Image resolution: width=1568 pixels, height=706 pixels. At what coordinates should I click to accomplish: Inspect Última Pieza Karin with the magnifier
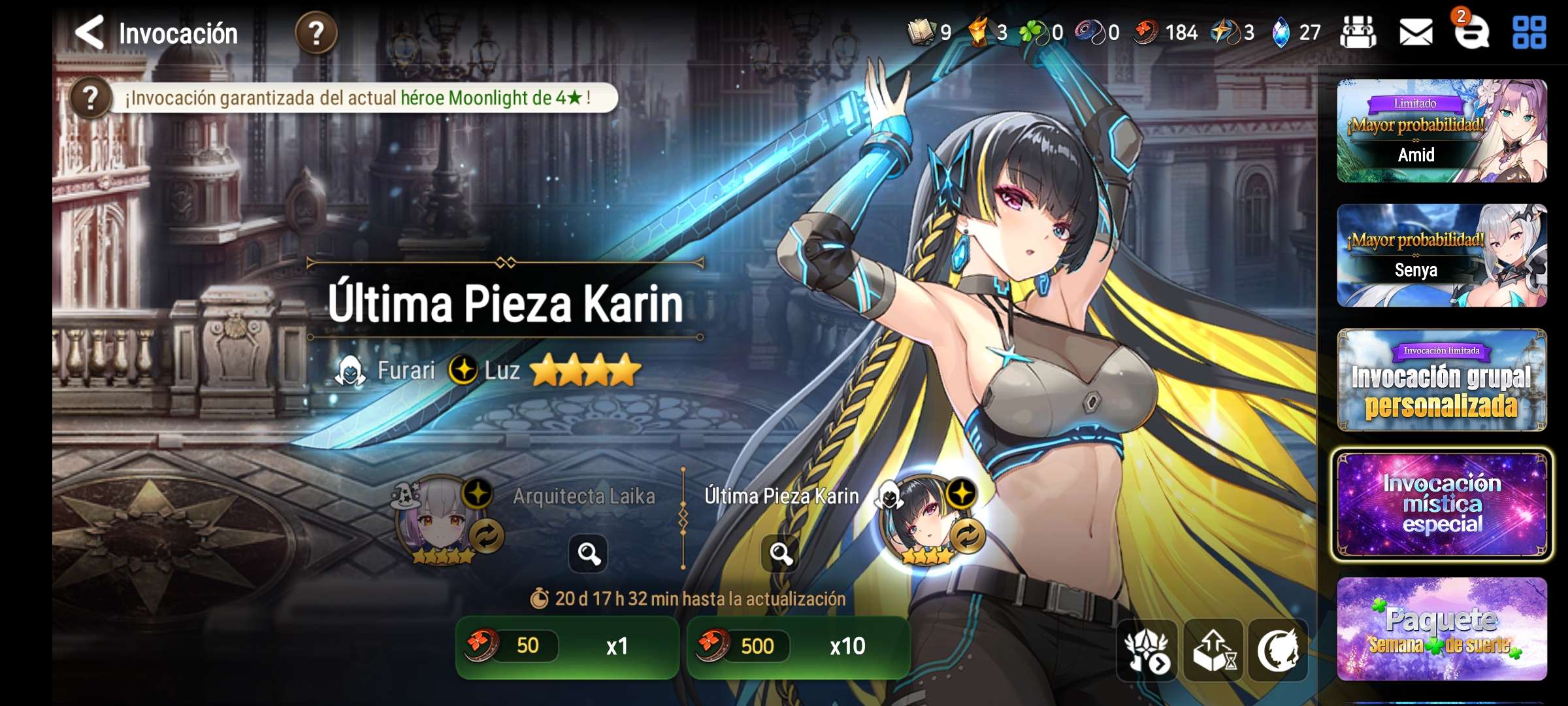click(x=781, y=554)
